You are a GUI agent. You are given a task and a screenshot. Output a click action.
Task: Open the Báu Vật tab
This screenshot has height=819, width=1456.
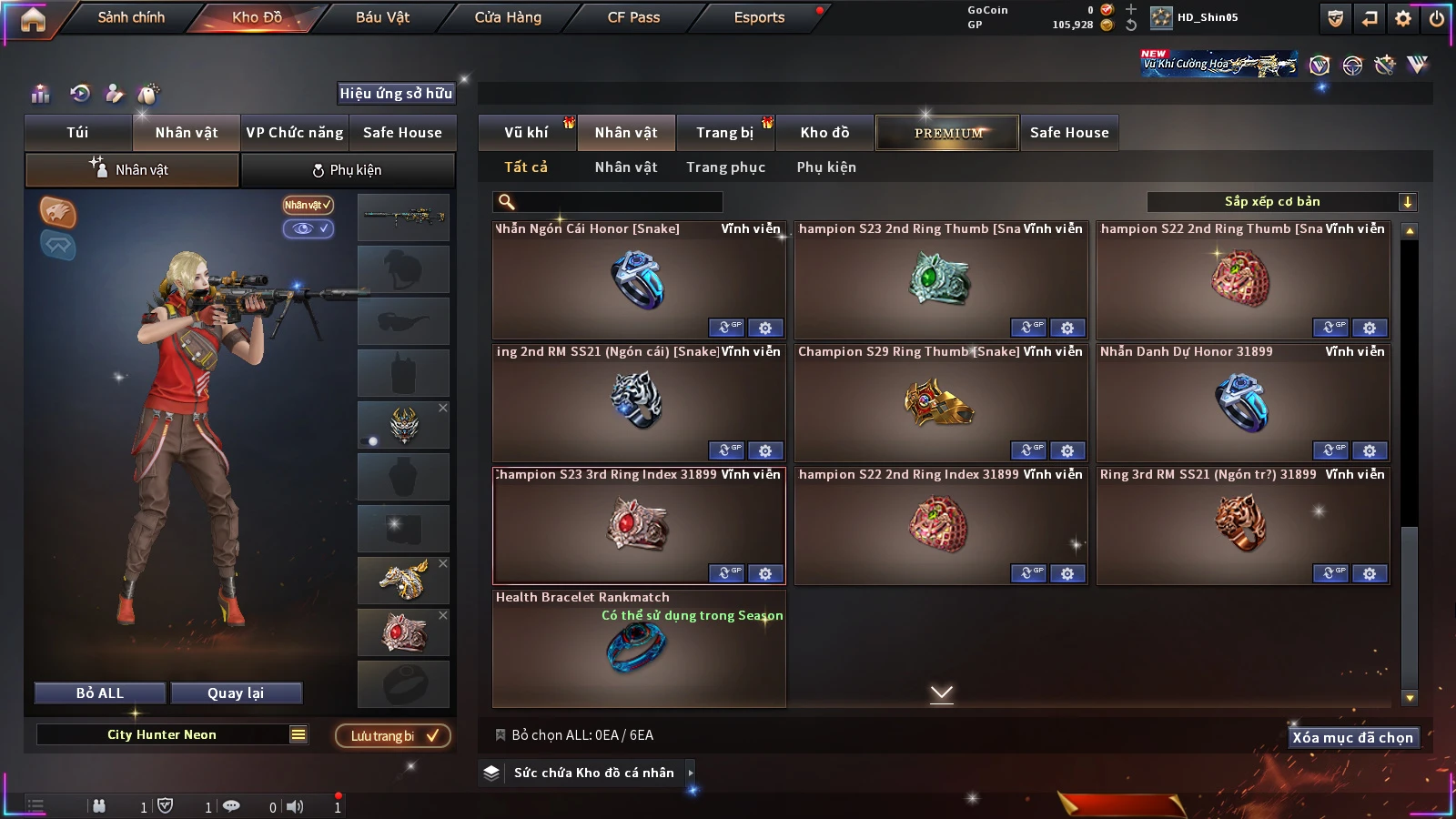pyautogui.click(x=382, y=17)
